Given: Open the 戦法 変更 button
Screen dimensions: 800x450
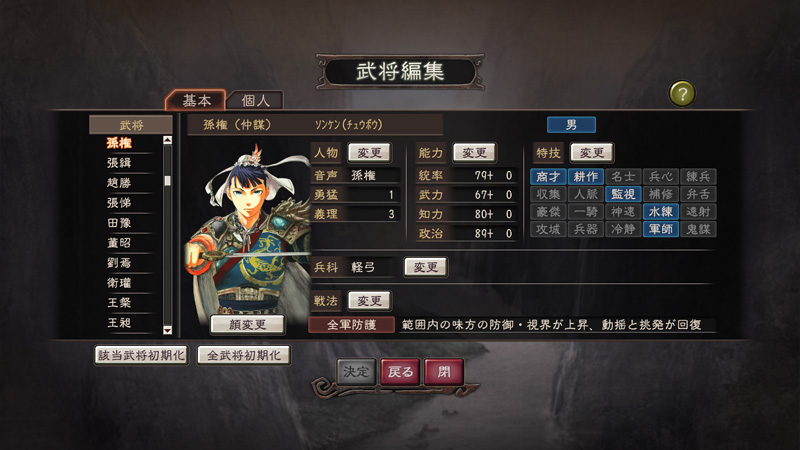Looking at the screenshot, I should coord(369,300).
